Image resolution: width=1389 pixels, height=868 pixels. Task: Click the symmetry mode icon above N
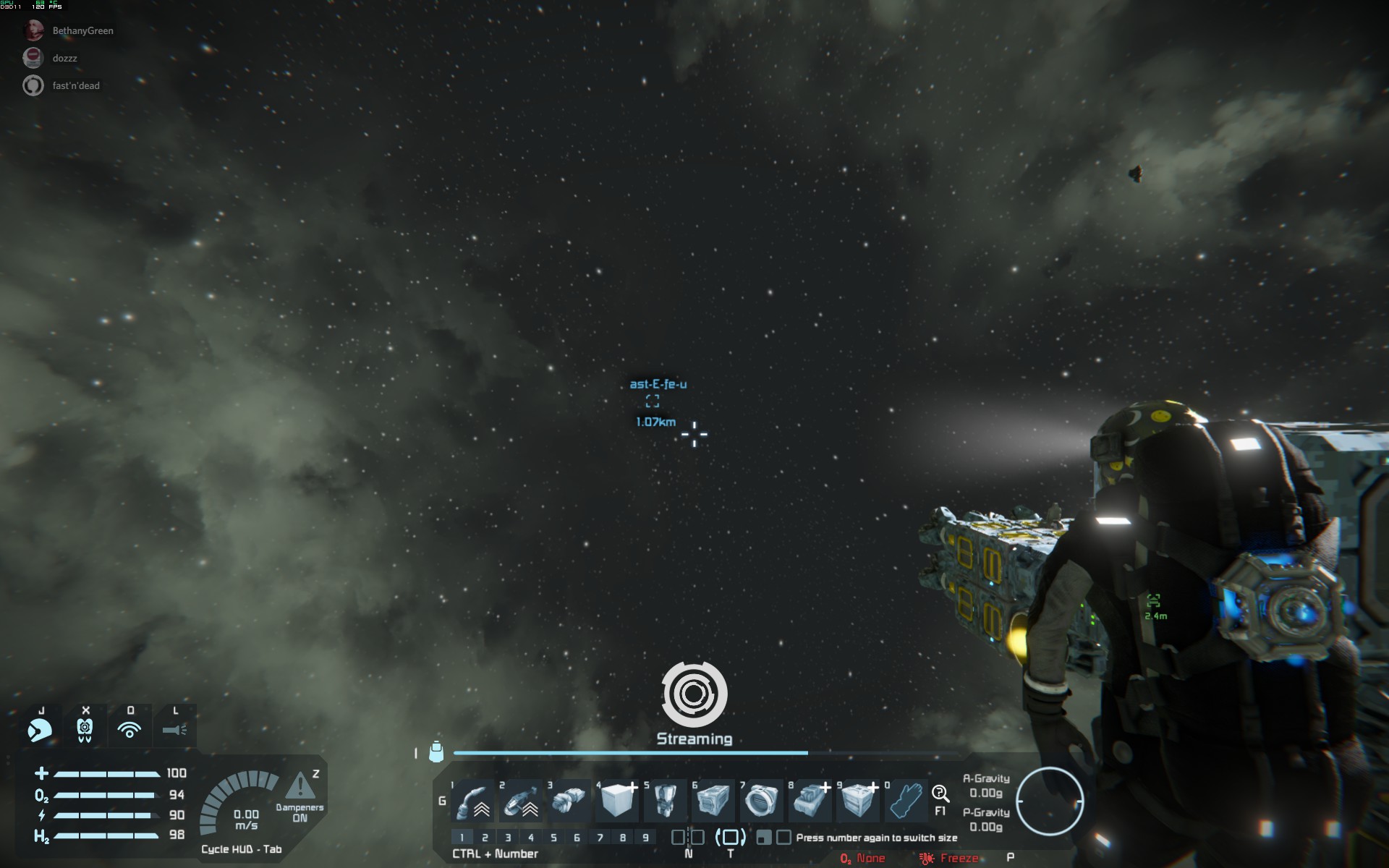point(688,838)
